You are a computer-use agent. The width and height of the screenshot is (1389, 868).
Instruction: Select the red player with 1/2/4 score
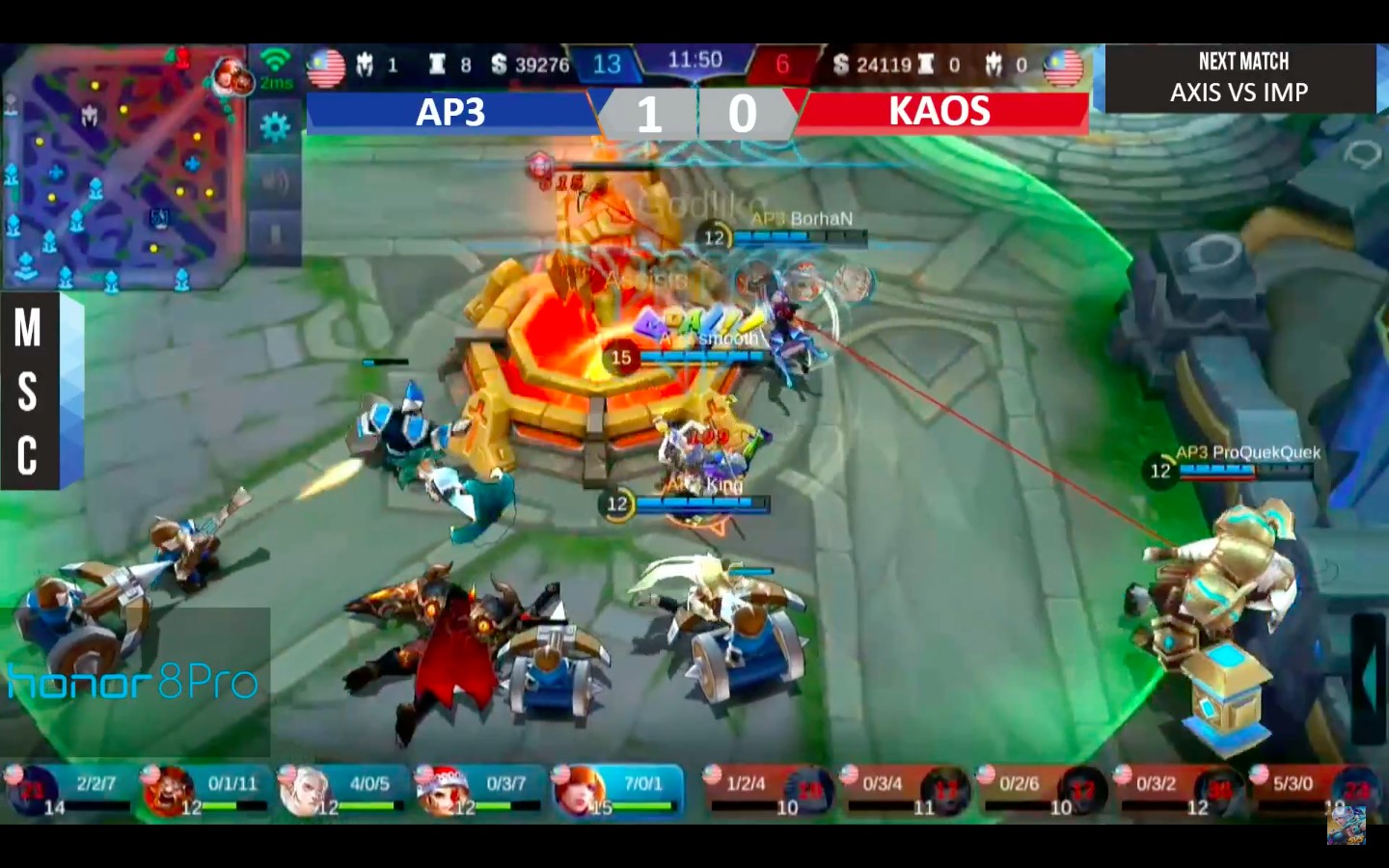pos(769,791)
